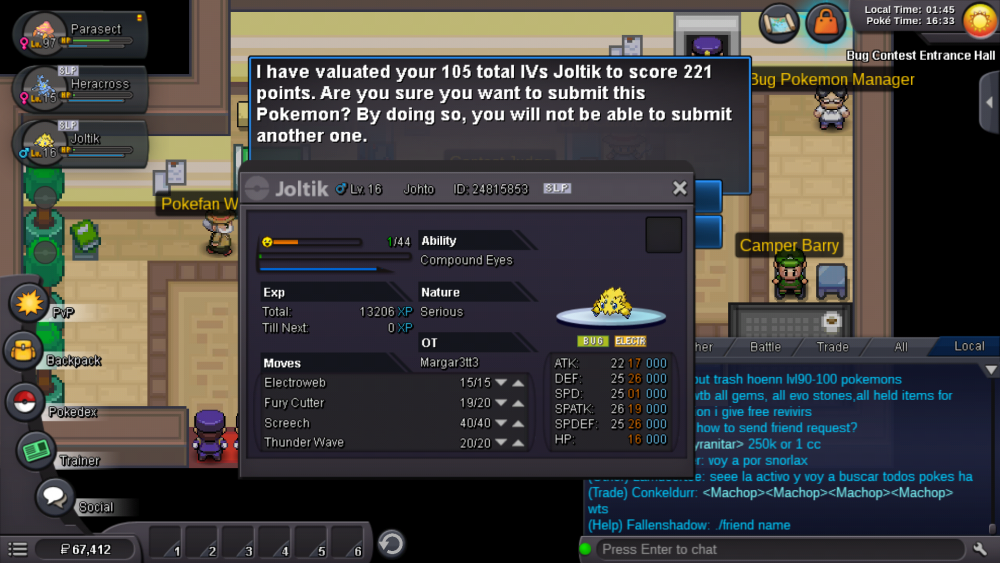Switch to the Trade chat tab
Viewport: 1000px width, 563px height.
832,346
